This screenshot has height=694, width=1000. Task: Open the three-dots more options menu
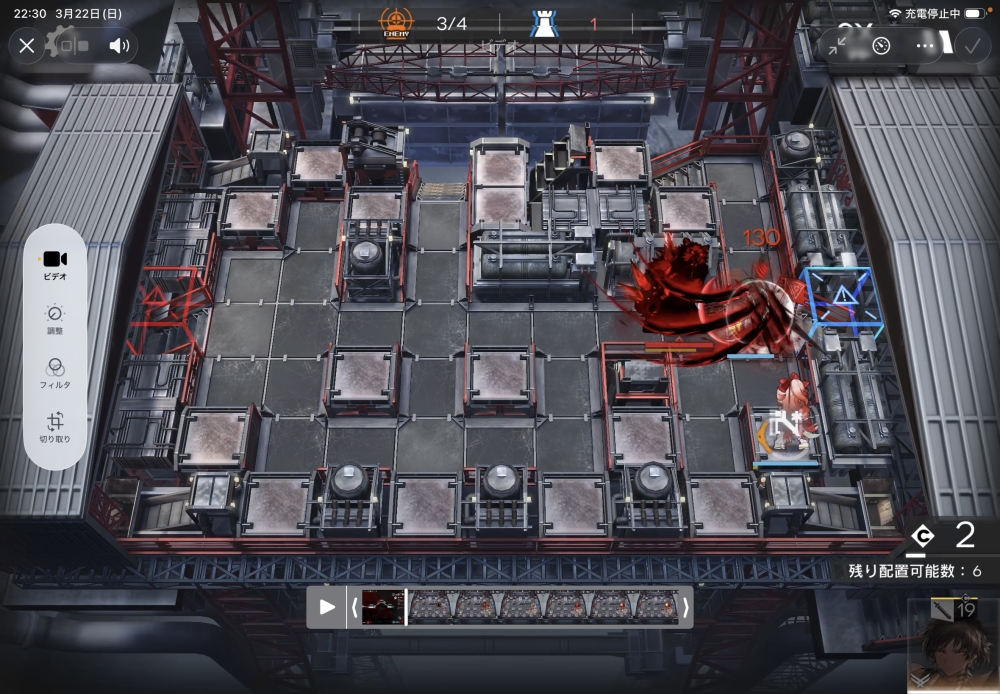(x=926, y=45)
